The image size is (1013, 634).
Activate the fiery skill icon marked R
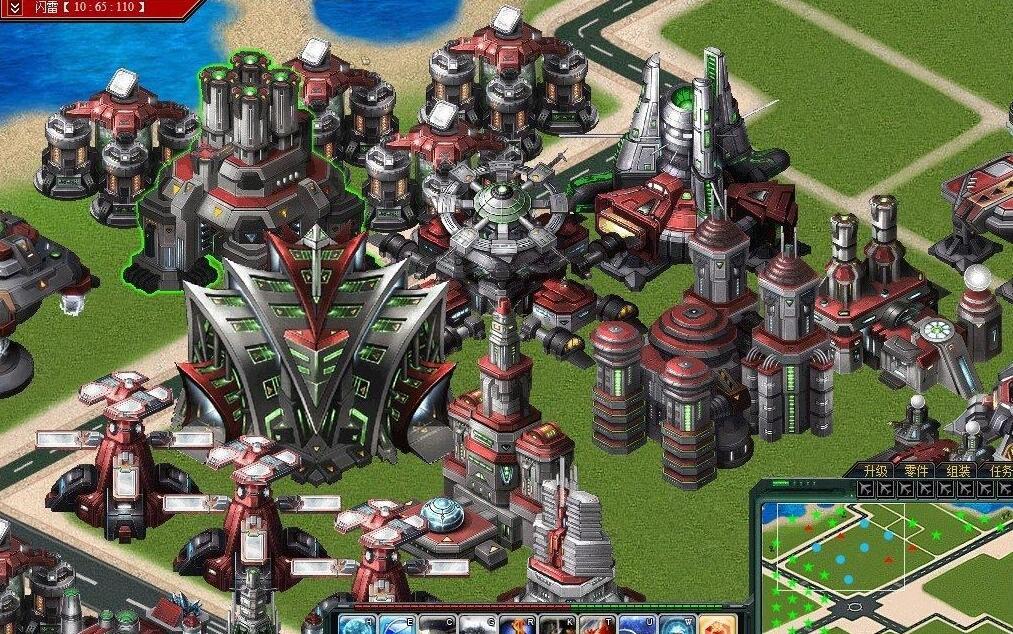coord(517,624)
